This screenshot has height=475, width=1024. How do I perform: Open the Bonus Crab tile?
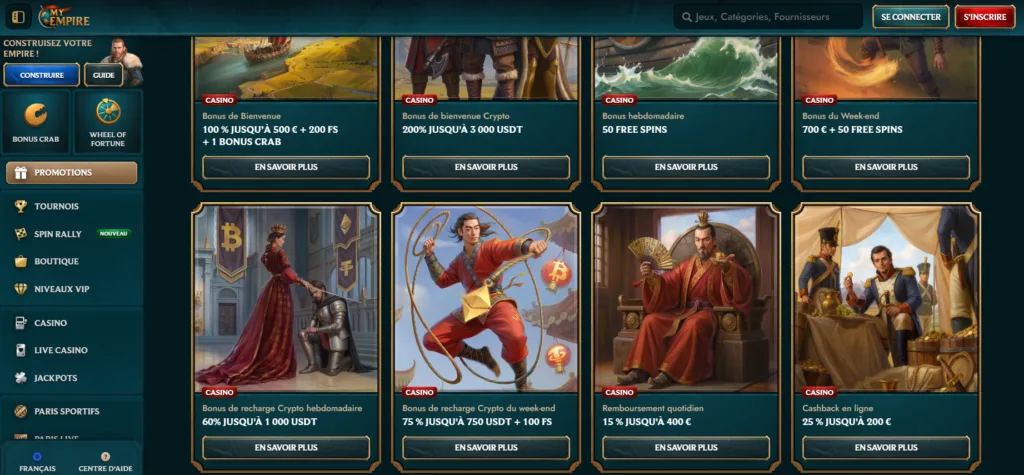click(36, 122)
